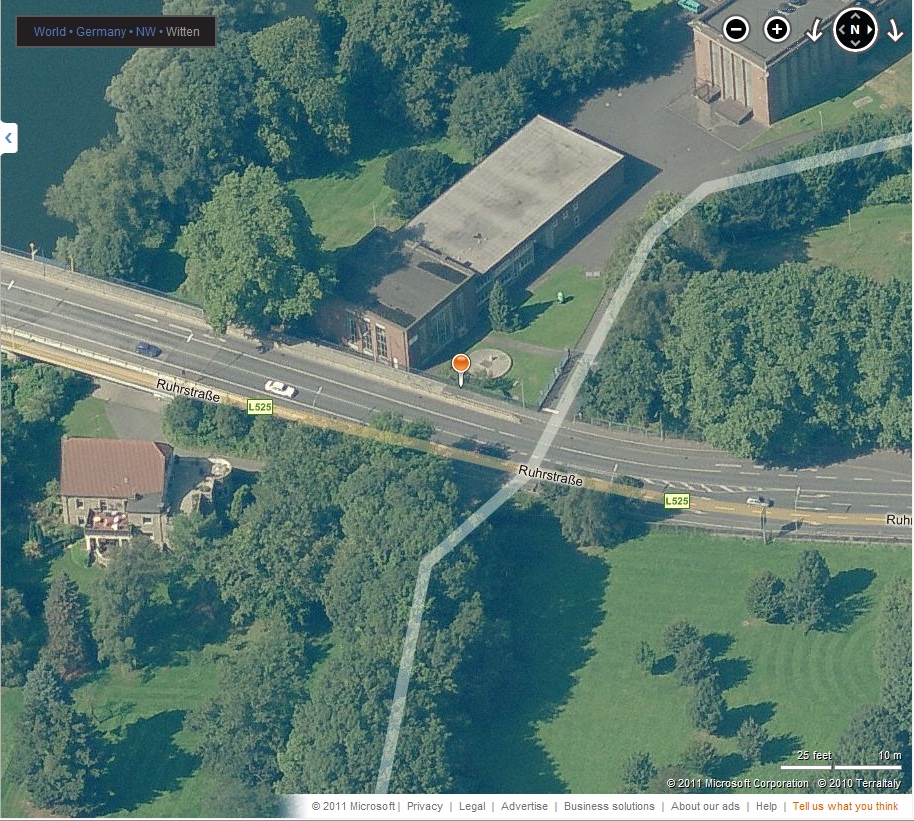Select Germany in the location breadcrumb
Image resolution: width=914 pixels, height=821 pixels.
(101, 32)
